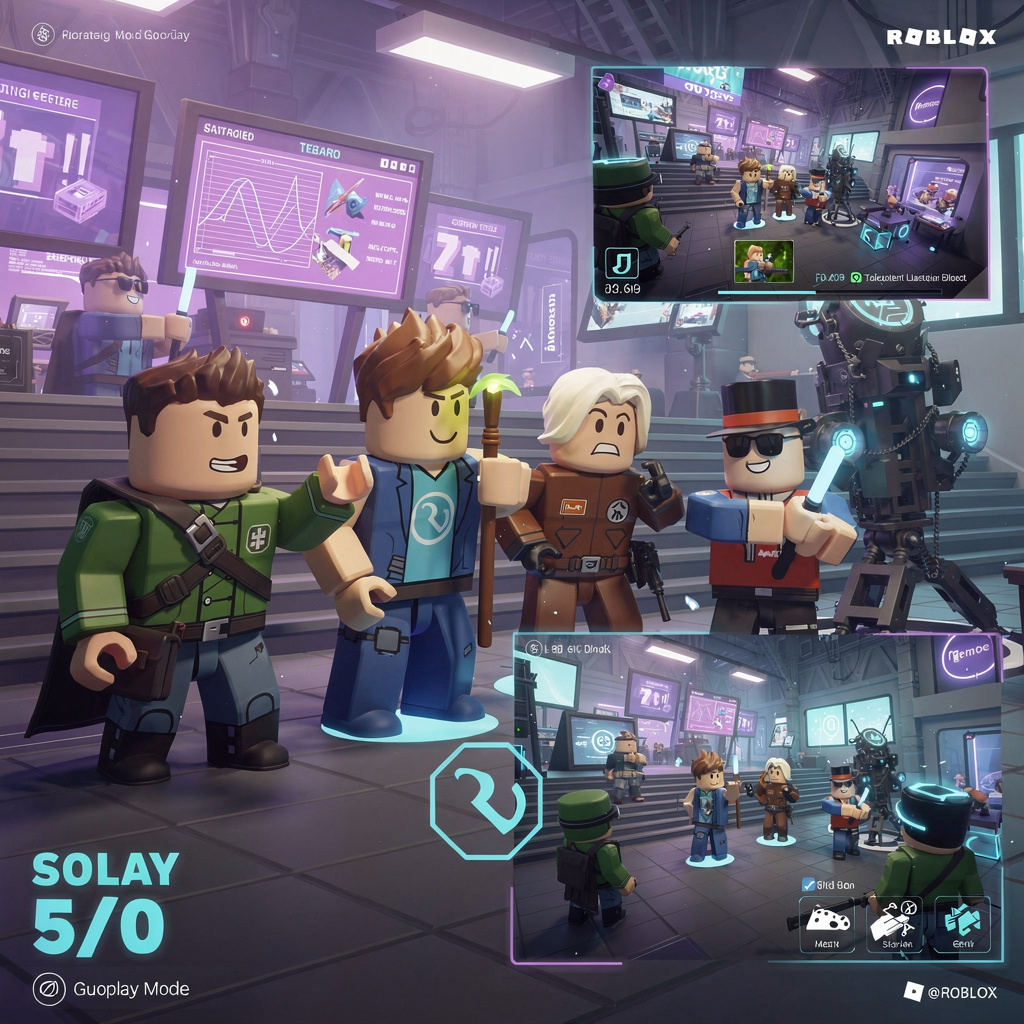
Task: Click the Guoplay Mode button
Action: click(112, 989)
